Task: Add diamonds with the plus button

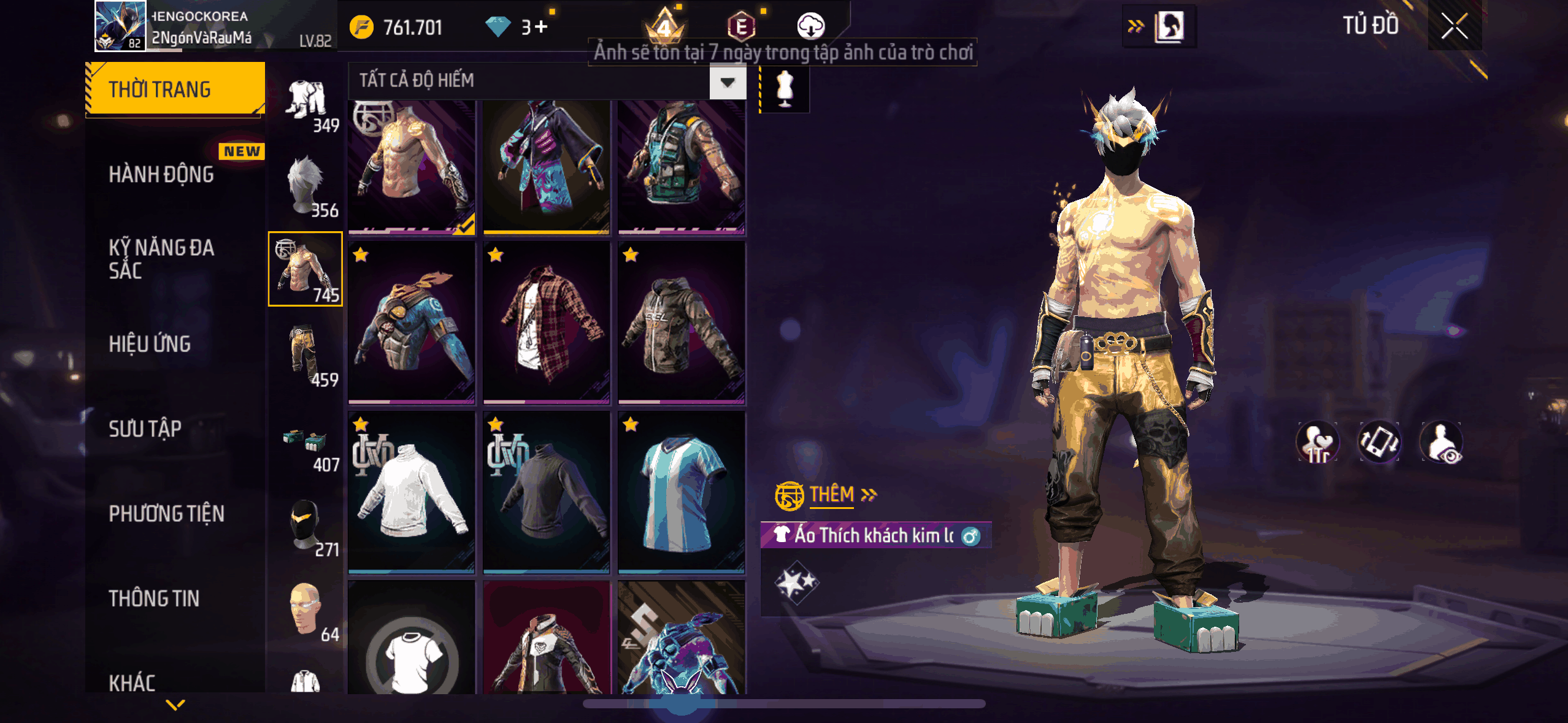Action: (541, 27)
